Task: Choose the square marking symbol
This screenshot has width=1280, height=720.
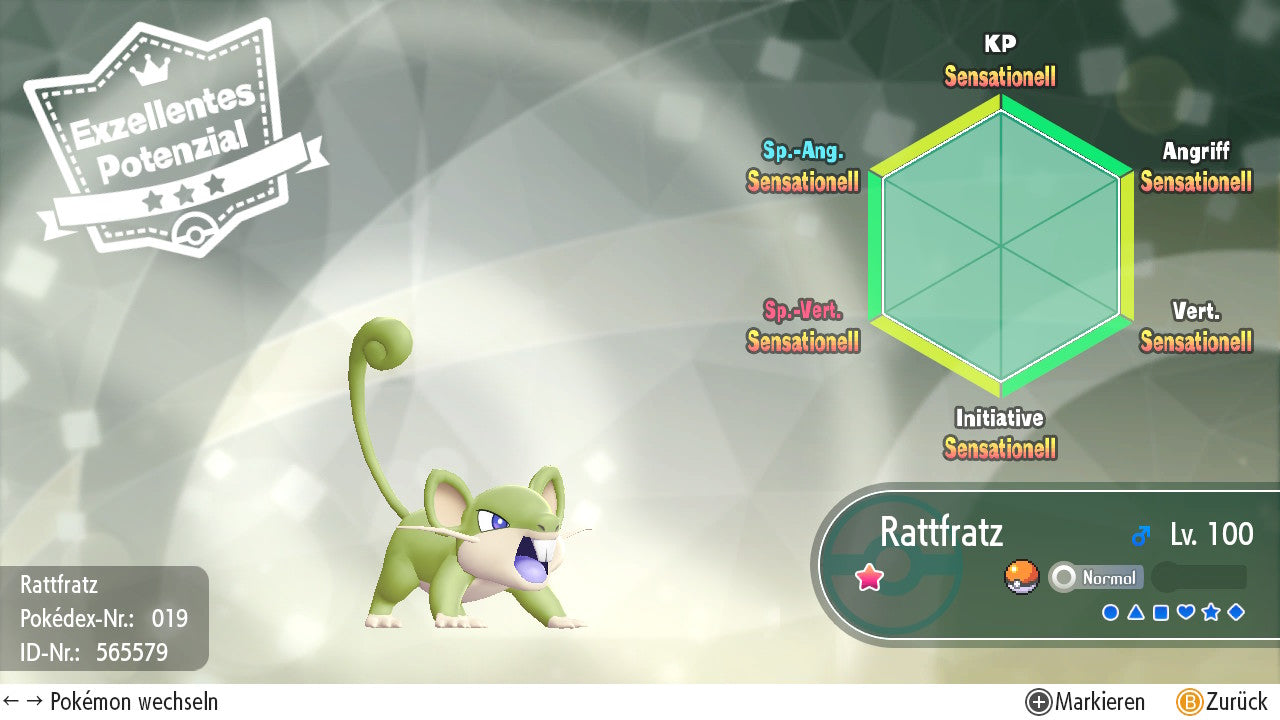Action: point(1161,612)
